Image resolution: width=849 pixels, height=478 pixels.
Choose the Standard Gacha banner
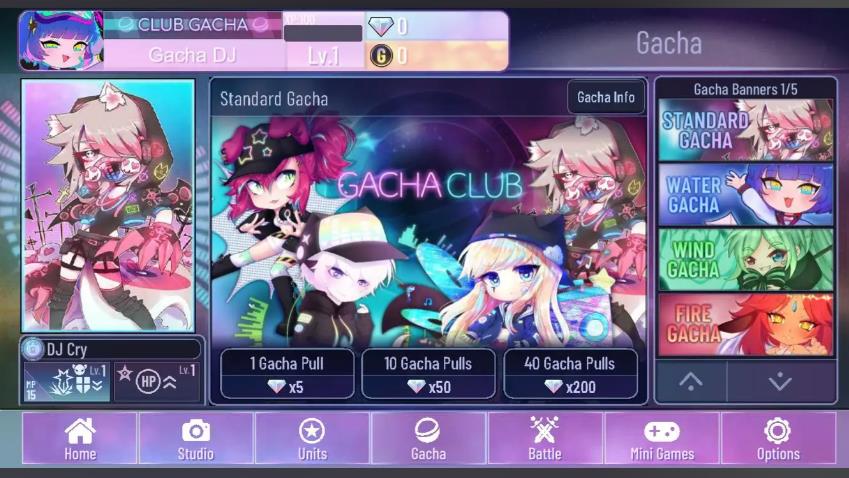click(745, 130)
